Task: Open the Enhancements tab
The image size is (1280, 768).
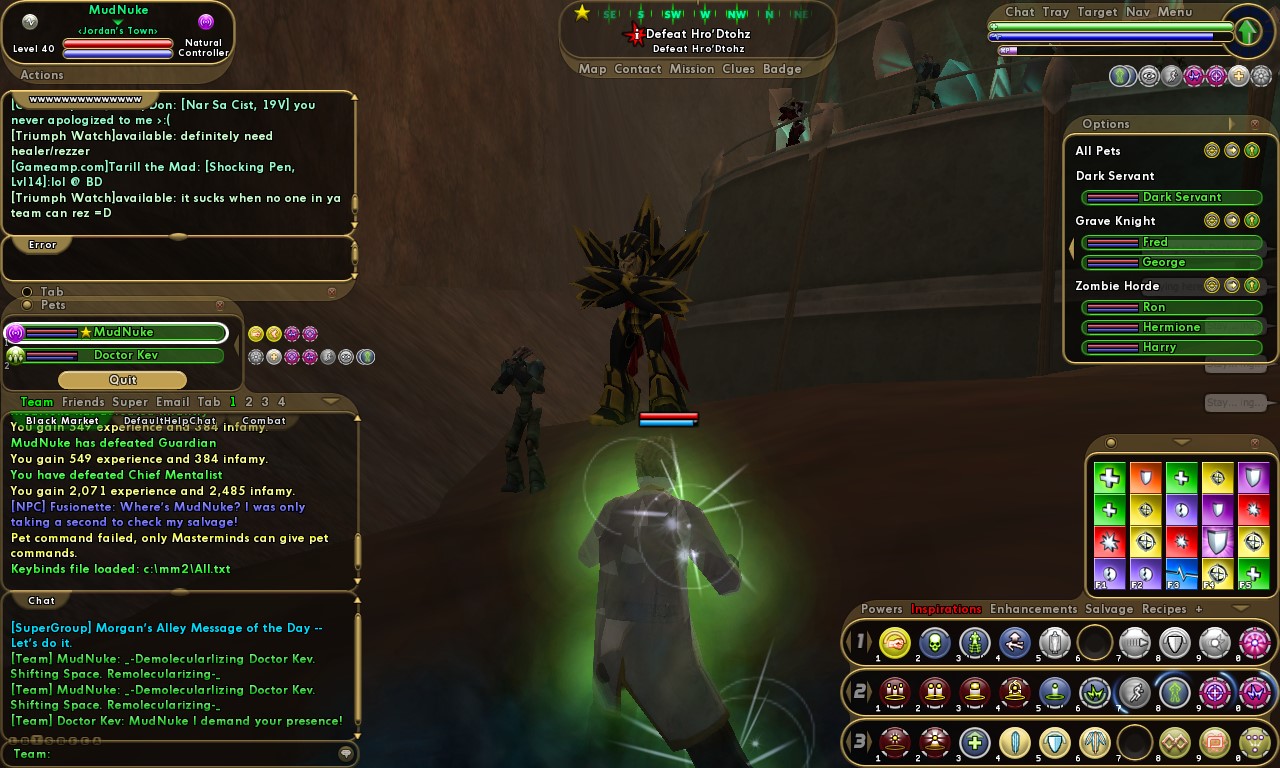Action: pyautogui.click(x=1033, y=609)
